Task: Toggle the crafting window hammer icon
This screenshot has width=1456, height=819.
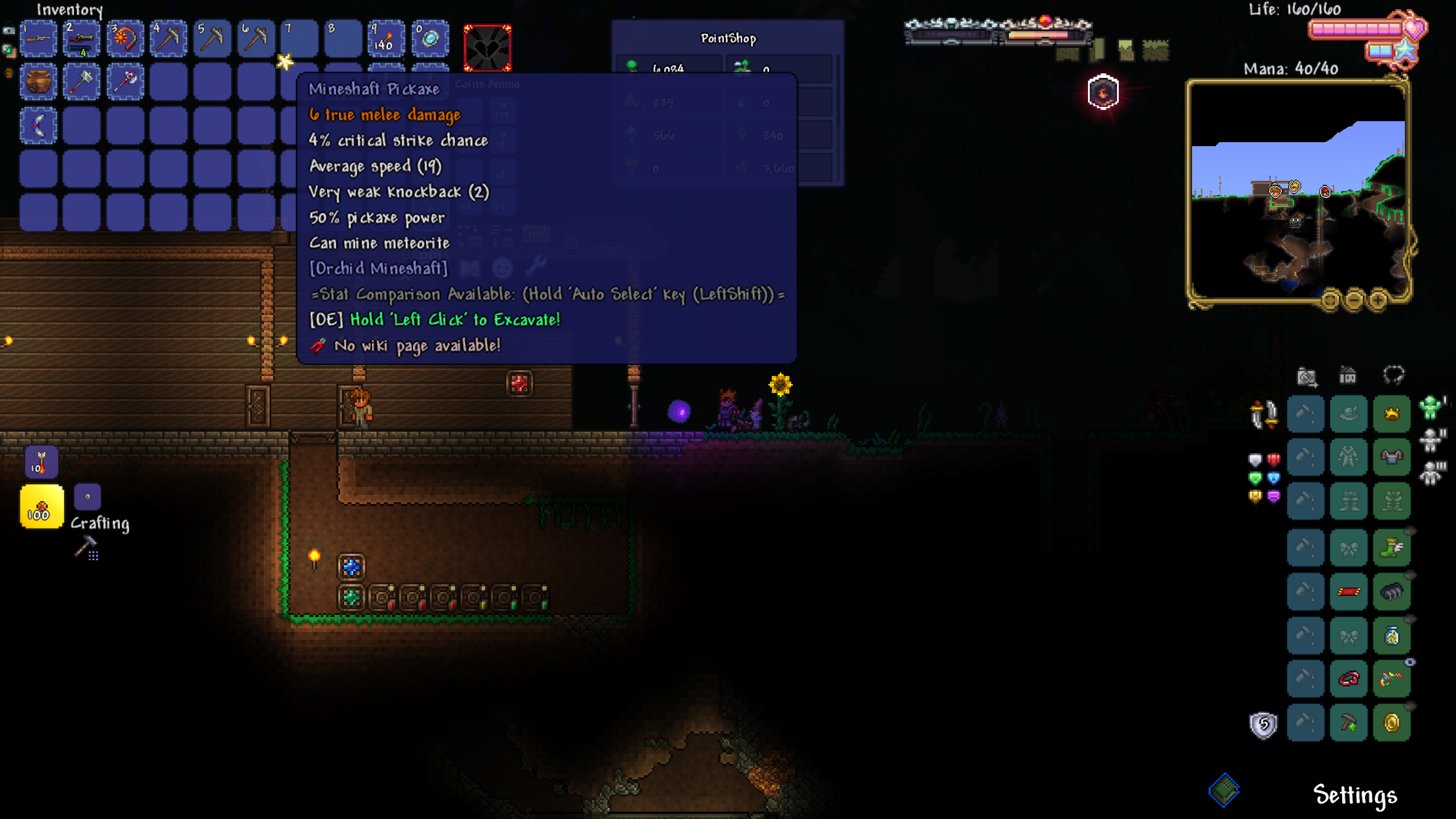Action: point(86,547)
